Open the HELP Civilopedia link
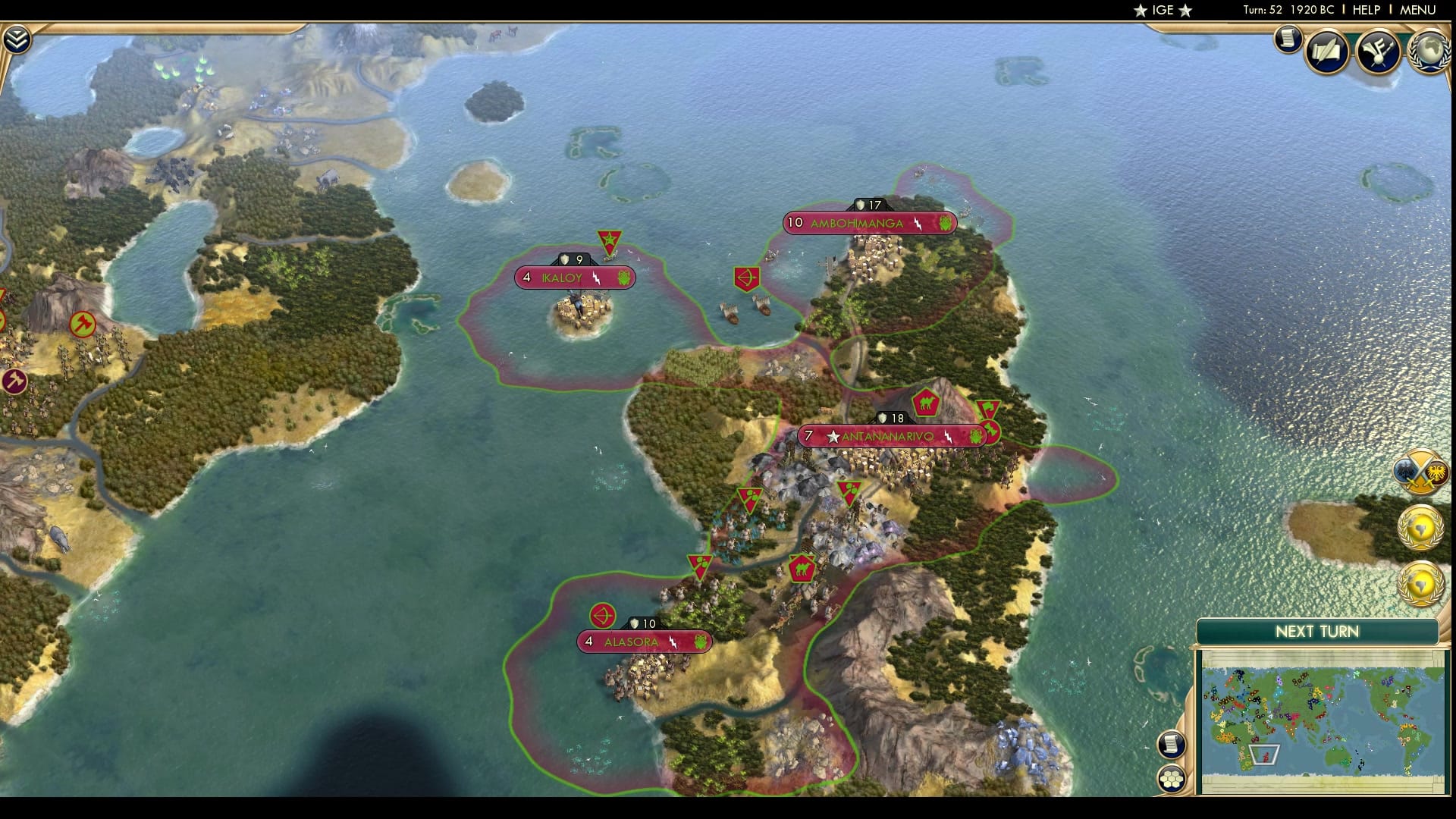This screenshot has width=1456, height=819. (x=1367, y=10)
